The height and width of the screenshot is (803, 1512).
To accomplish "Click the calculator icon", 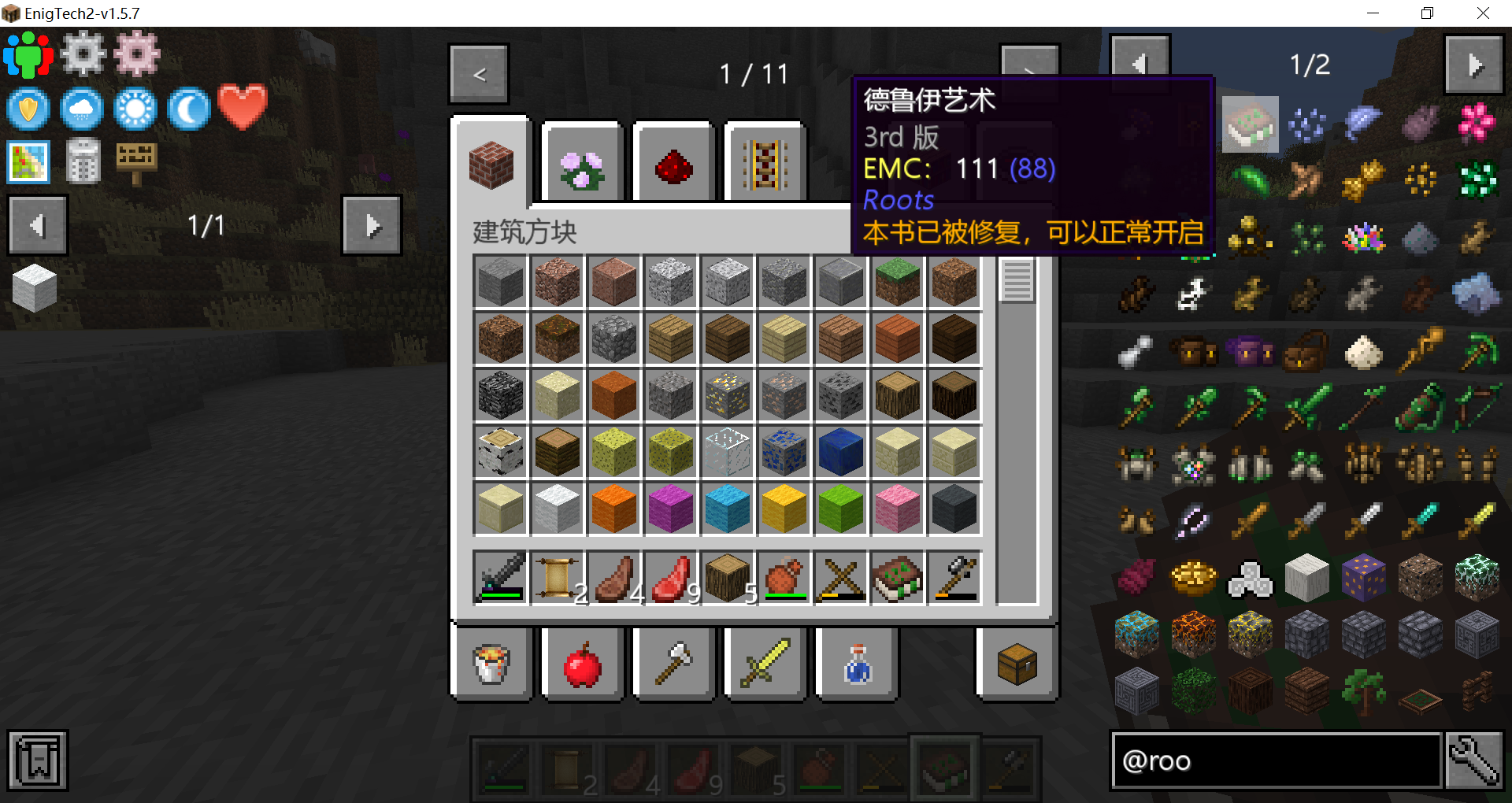I will click(x=83, y=161).
